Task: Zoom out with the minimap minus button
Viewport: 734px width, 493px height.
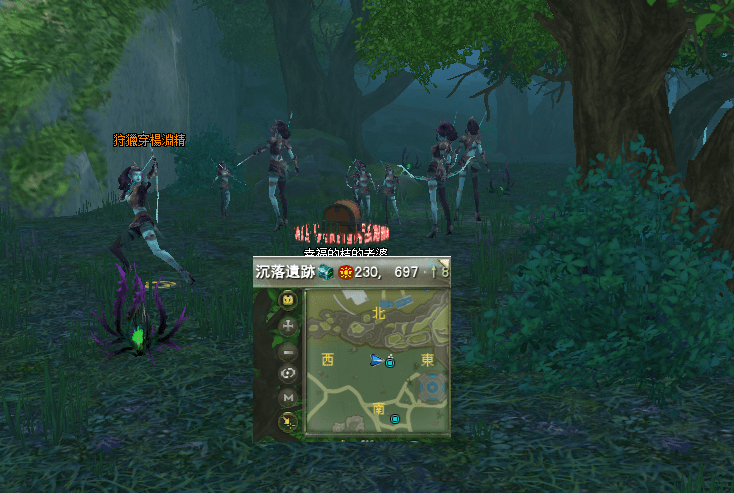Action: click(289, 351)
